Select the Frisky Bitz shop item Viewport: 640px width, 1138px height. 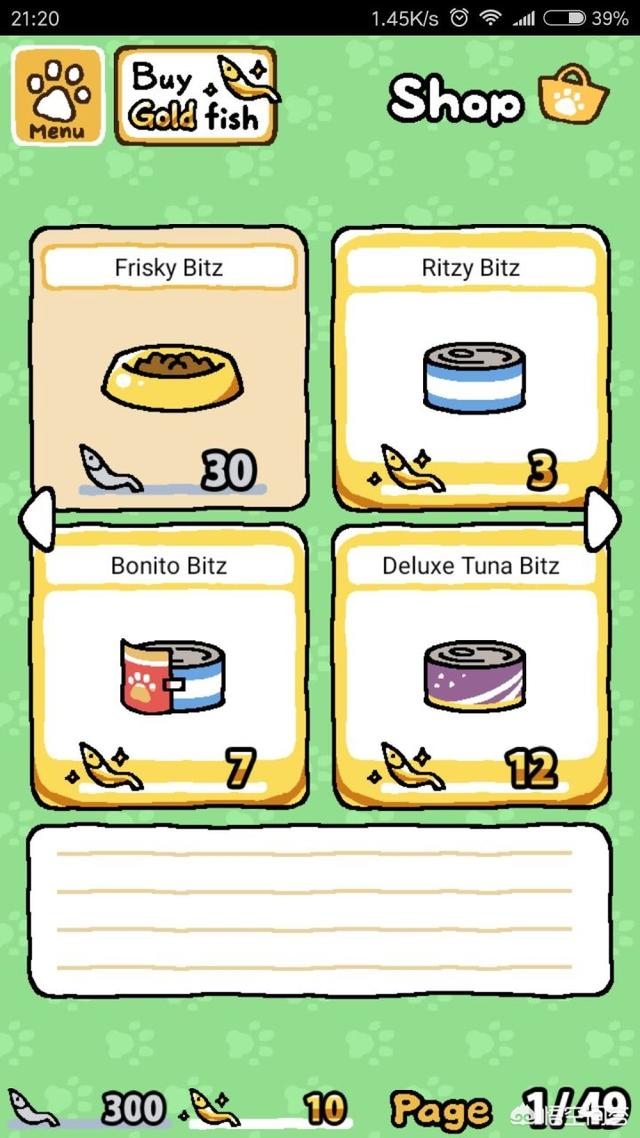tap(169, 368)
